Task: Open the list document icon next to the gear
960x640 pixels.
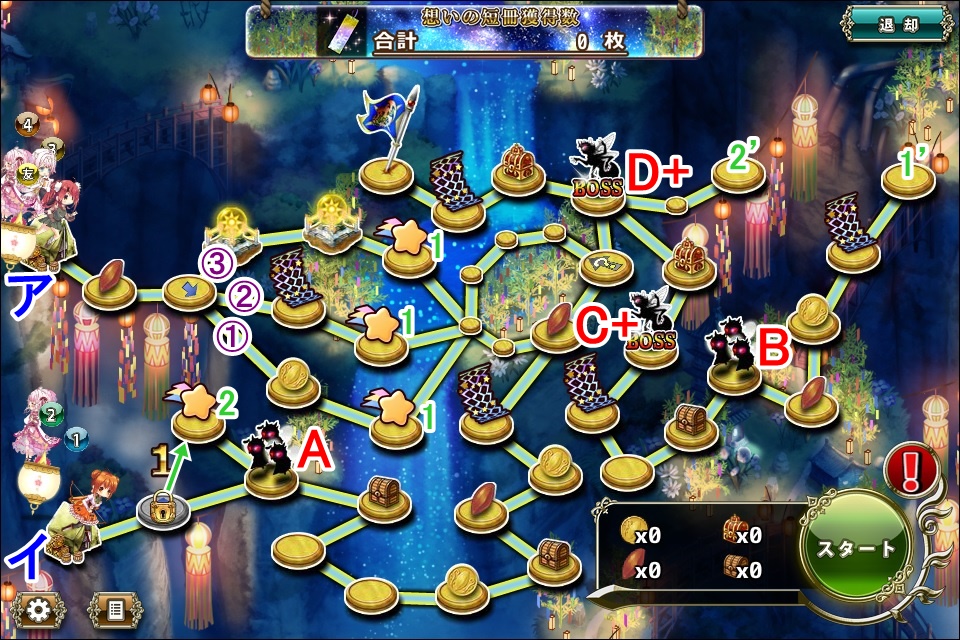Action: (x=115, y=609)
